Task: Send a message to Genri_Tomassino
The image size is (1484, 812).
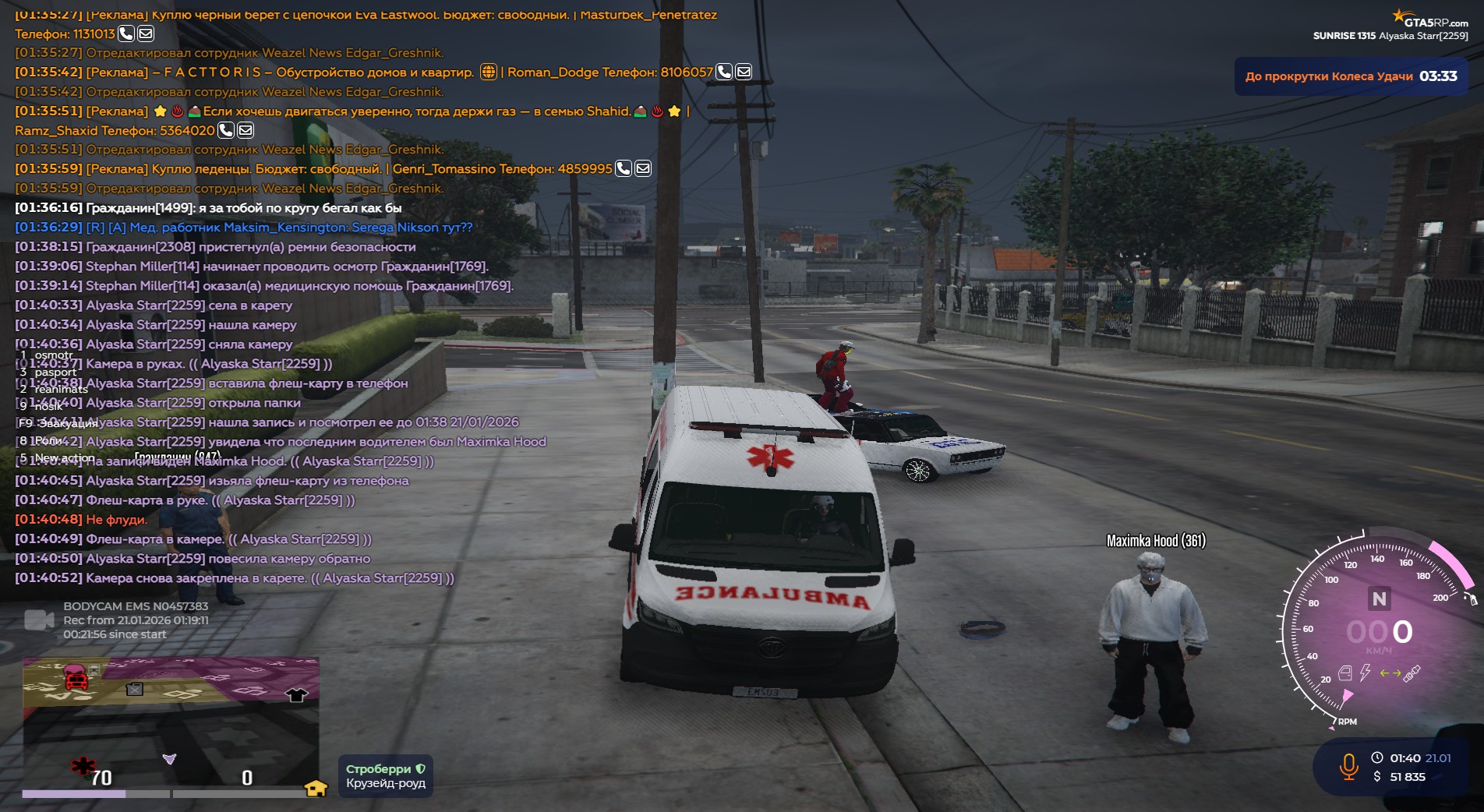Action: tap(643, 169)
